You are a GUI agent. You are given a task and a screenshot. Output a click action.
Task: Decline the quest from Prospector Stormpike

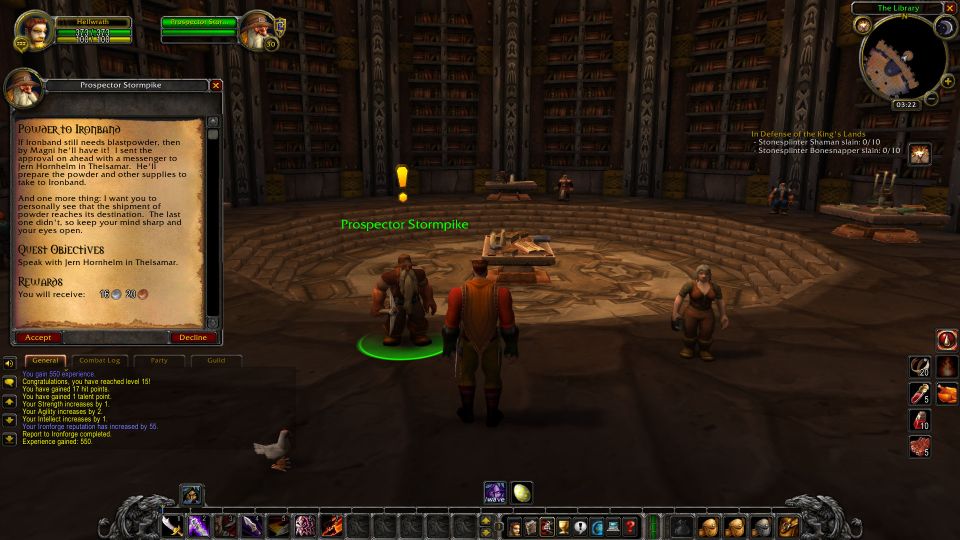(193, 337)
